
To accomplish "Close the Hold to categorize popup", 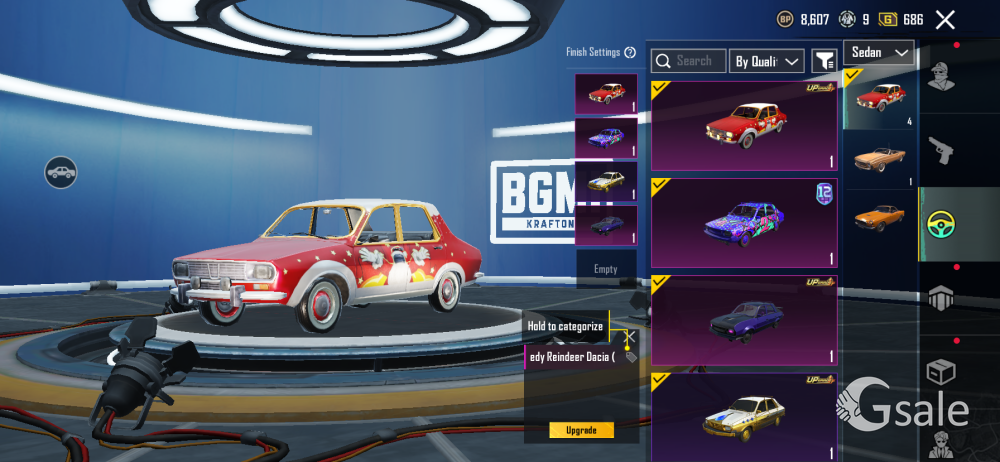I will pyautogui.click(x=630, y=336).
